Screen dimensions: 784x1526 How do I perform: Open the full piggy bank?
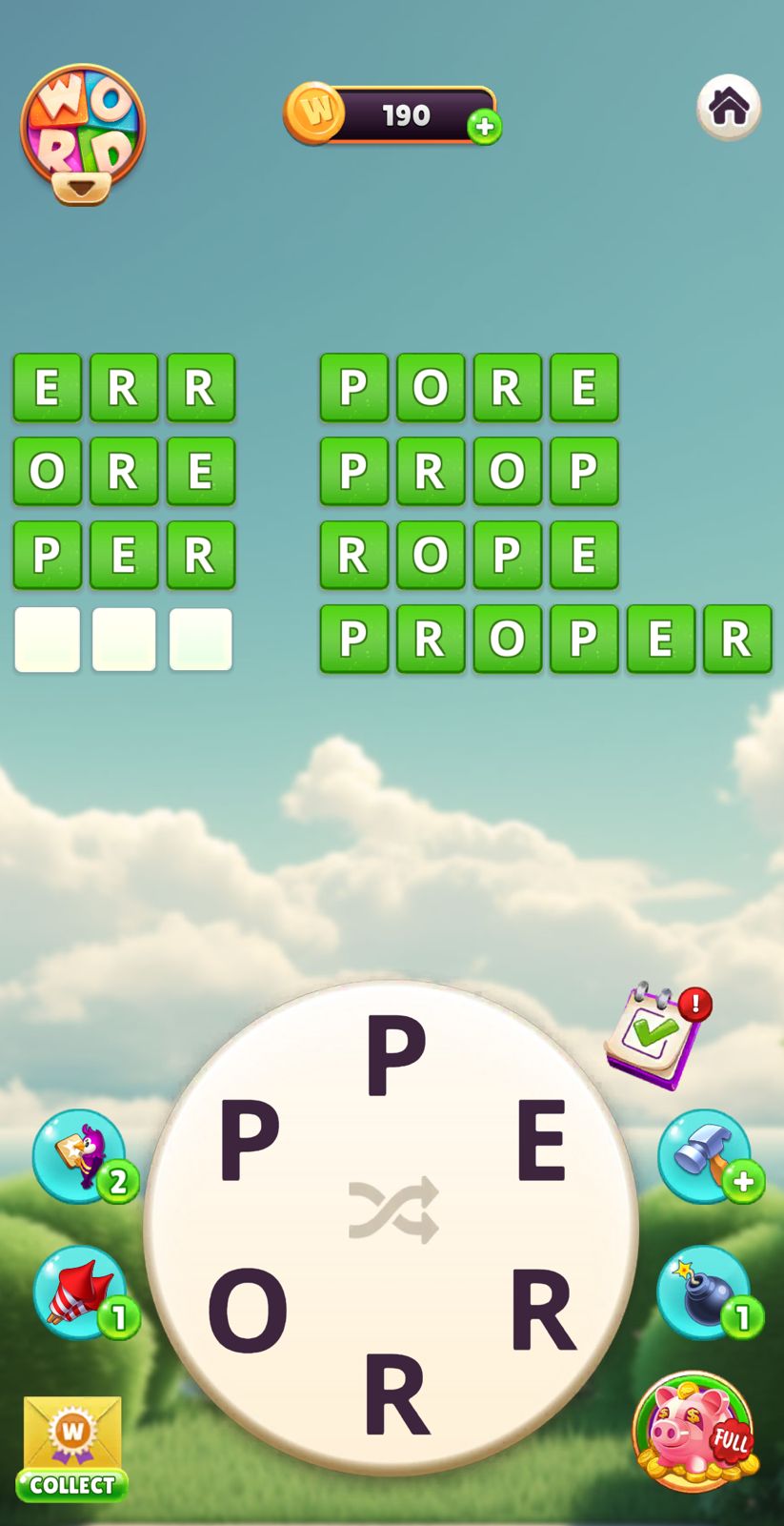click(x=694, y=1430)
